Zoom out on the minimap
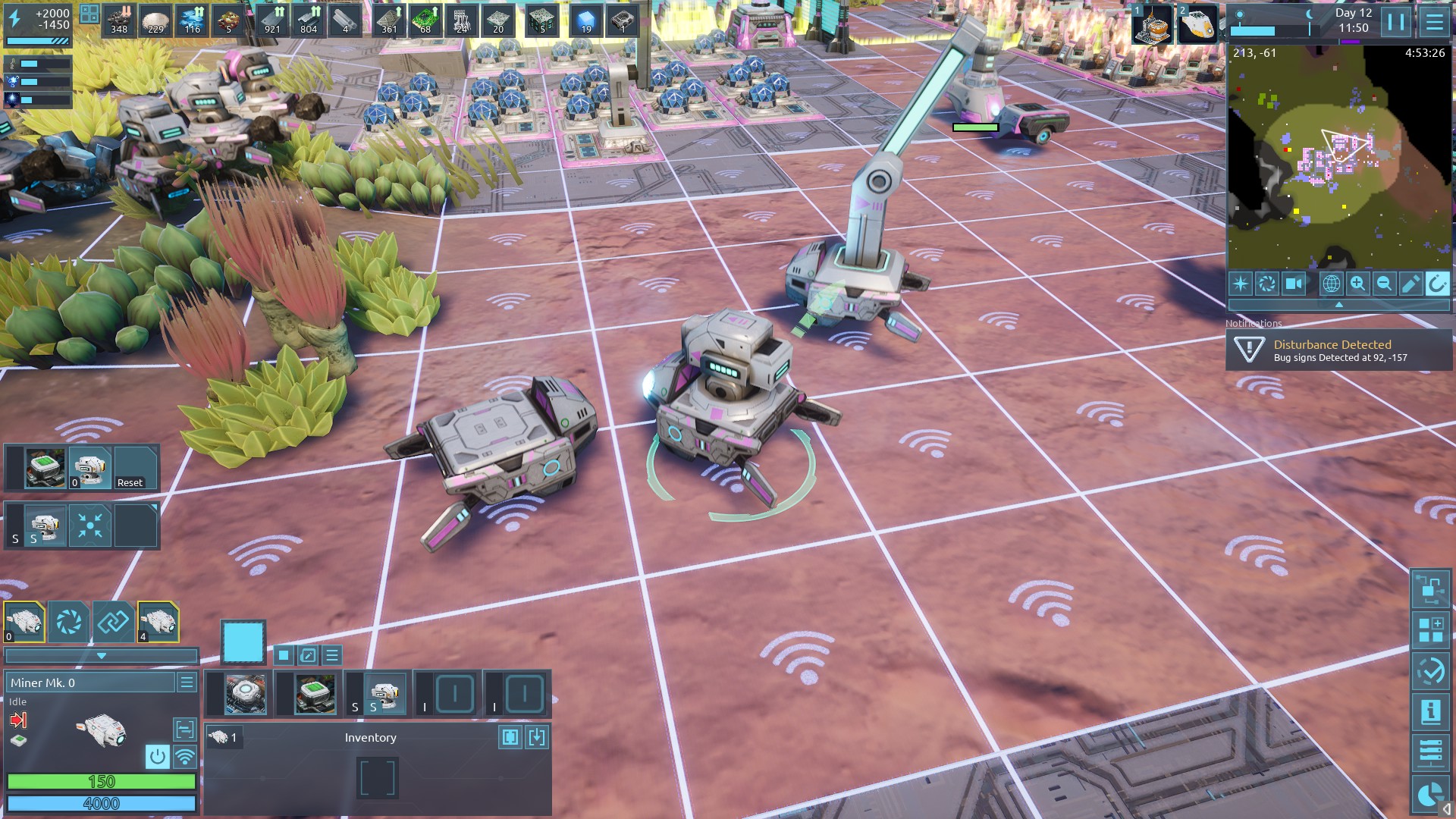The height and width of the screenshot is (819, 1456). pos(1384,284)
